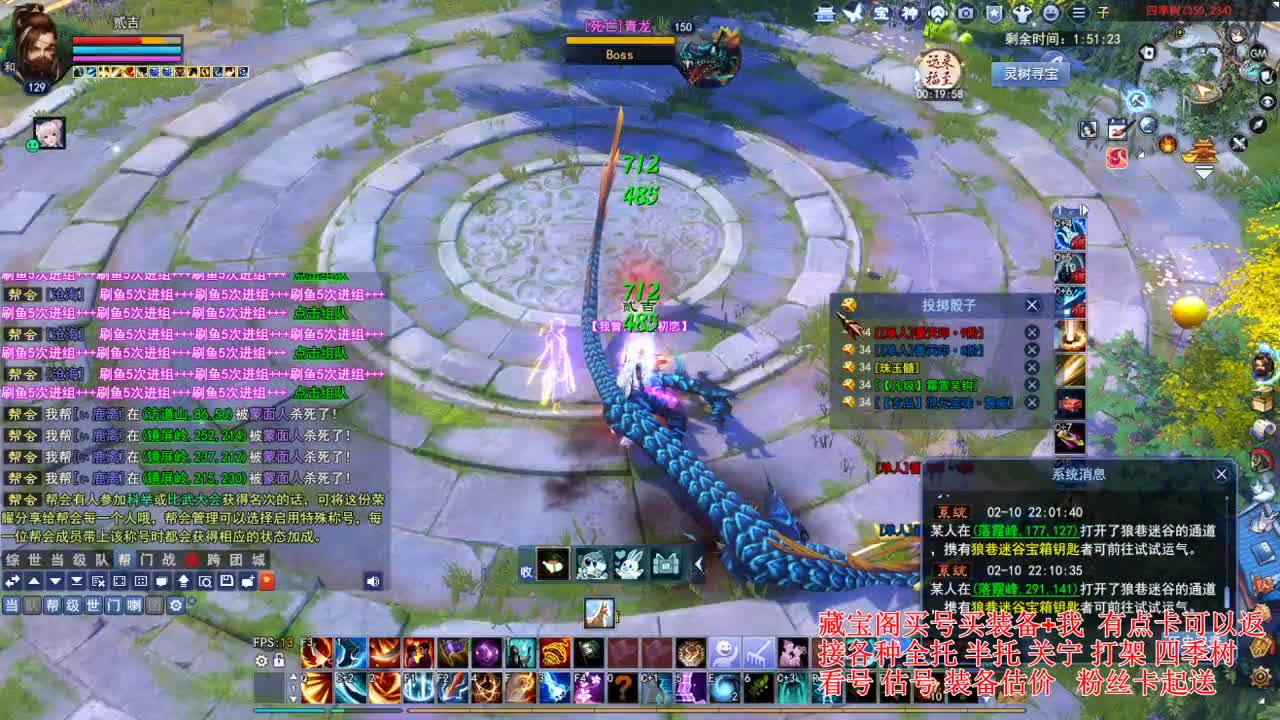Switch to the 团 chat tab
Screen dimensions: 1280x720
coord(237,559)
